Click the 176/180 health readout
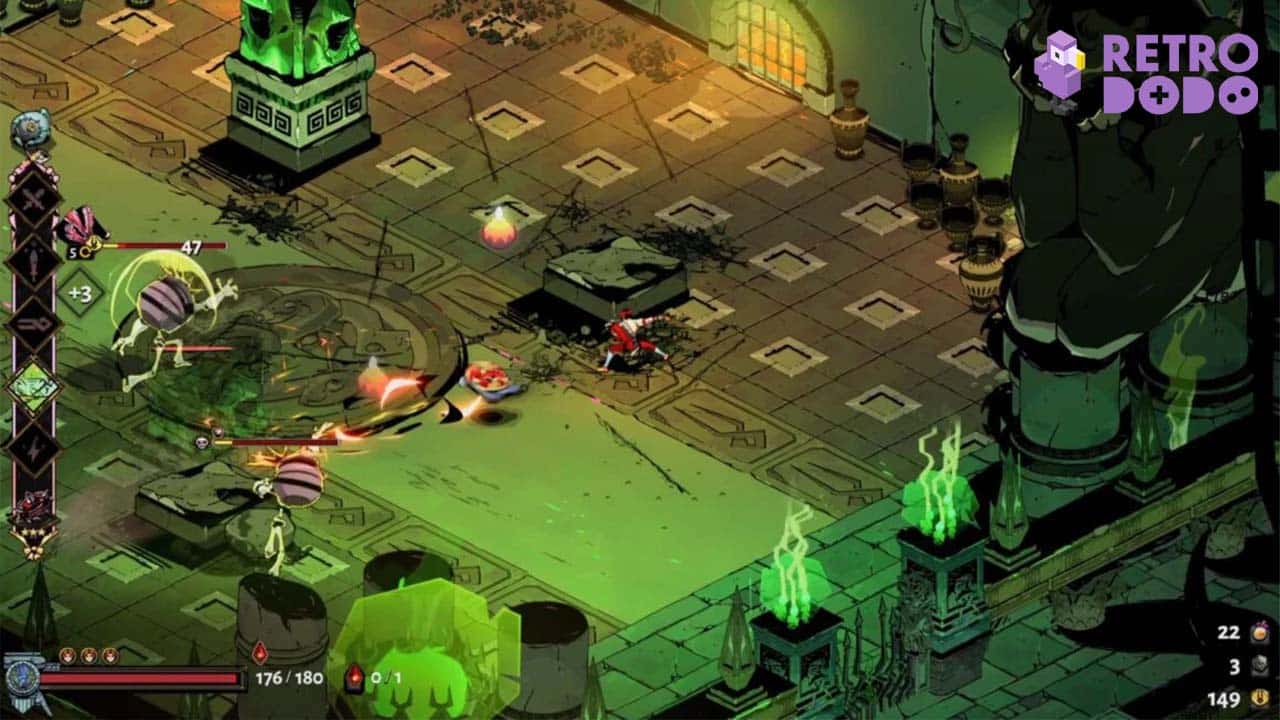Viewport: 1280px width, 720px height. 288,678
